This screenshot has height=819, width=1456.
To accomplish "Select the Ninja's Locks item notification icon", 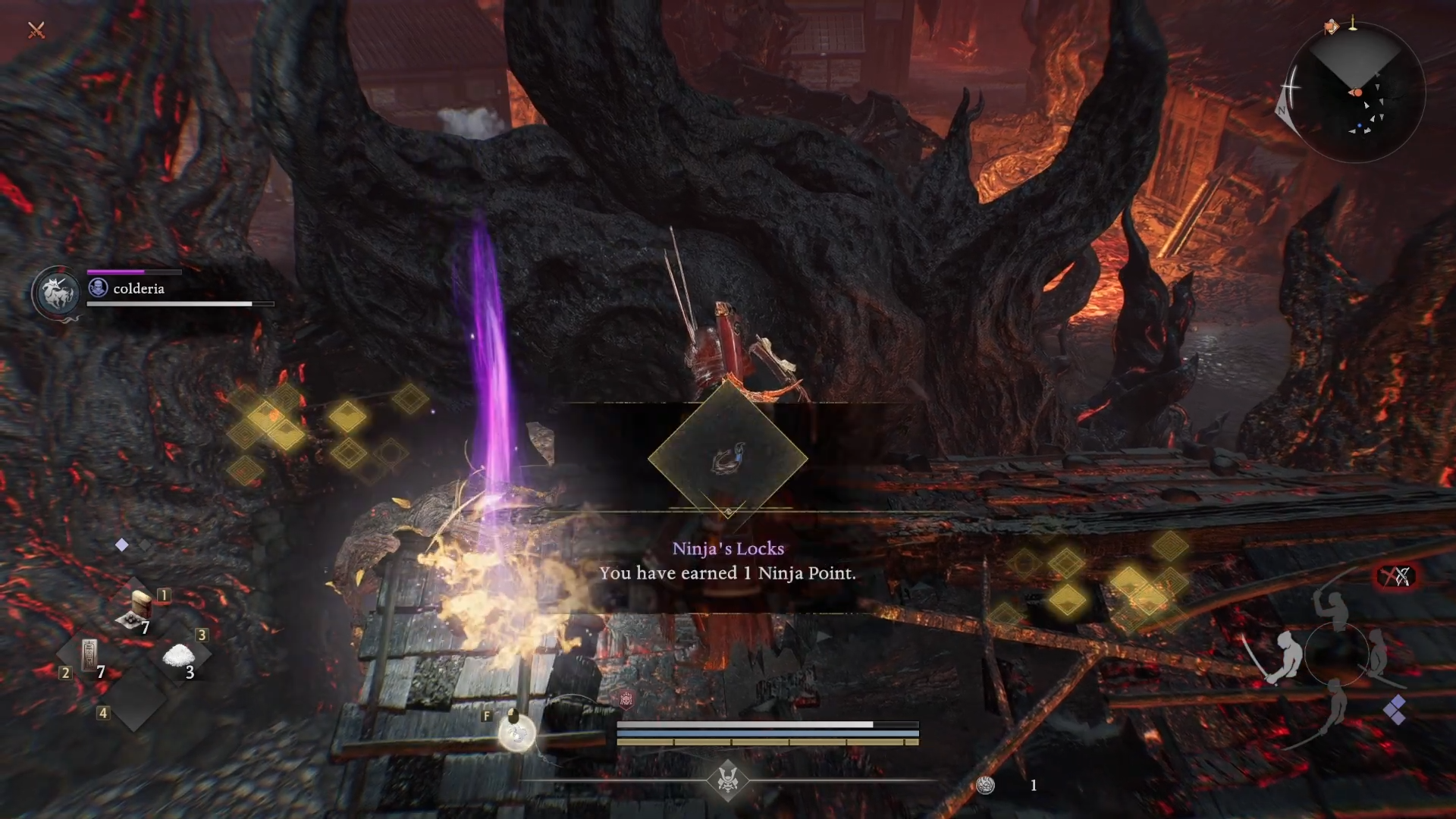I will (x=728, y=459).
